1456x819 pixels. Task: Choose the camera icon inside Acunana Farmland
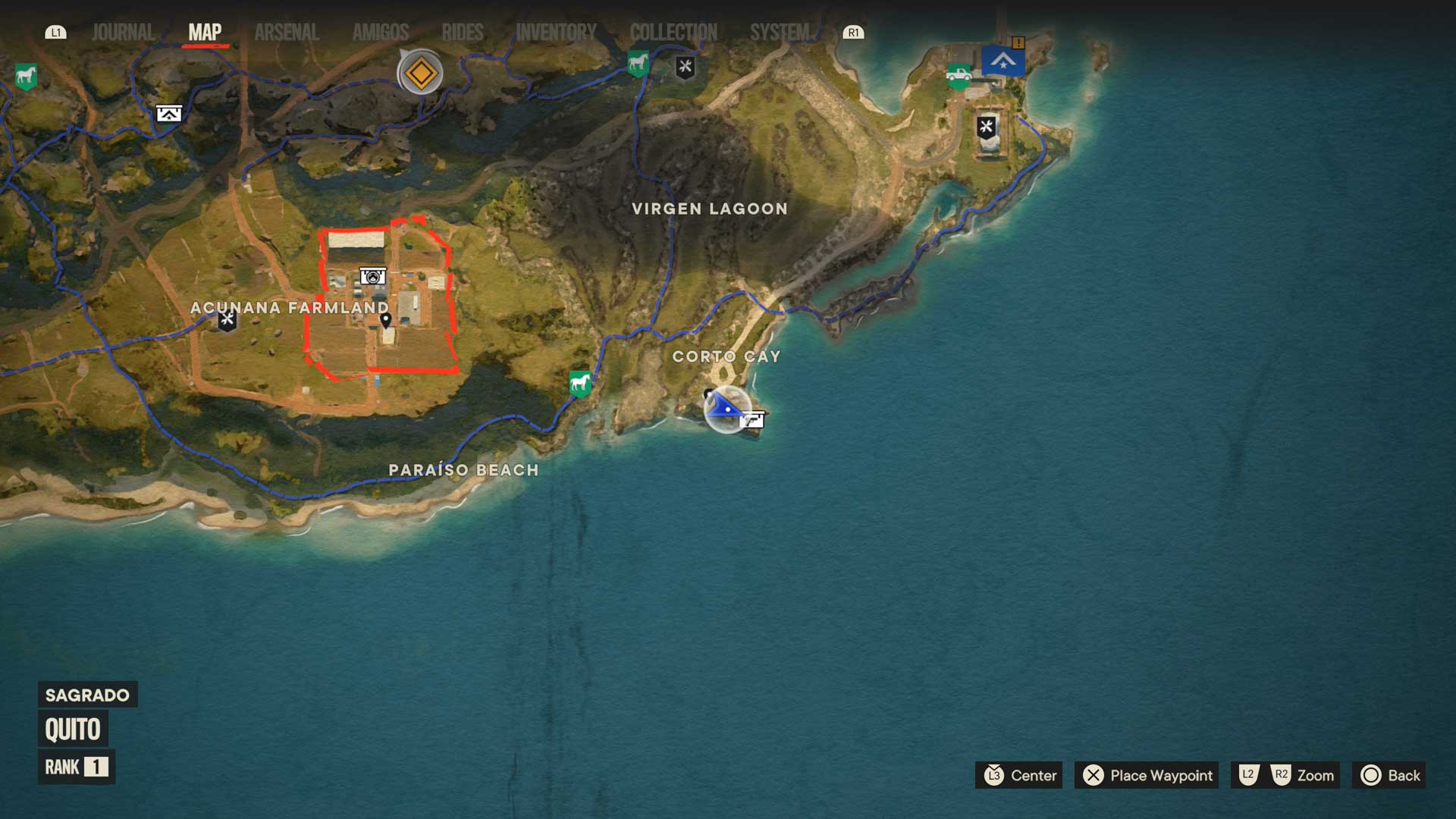[x=372, y=277]
